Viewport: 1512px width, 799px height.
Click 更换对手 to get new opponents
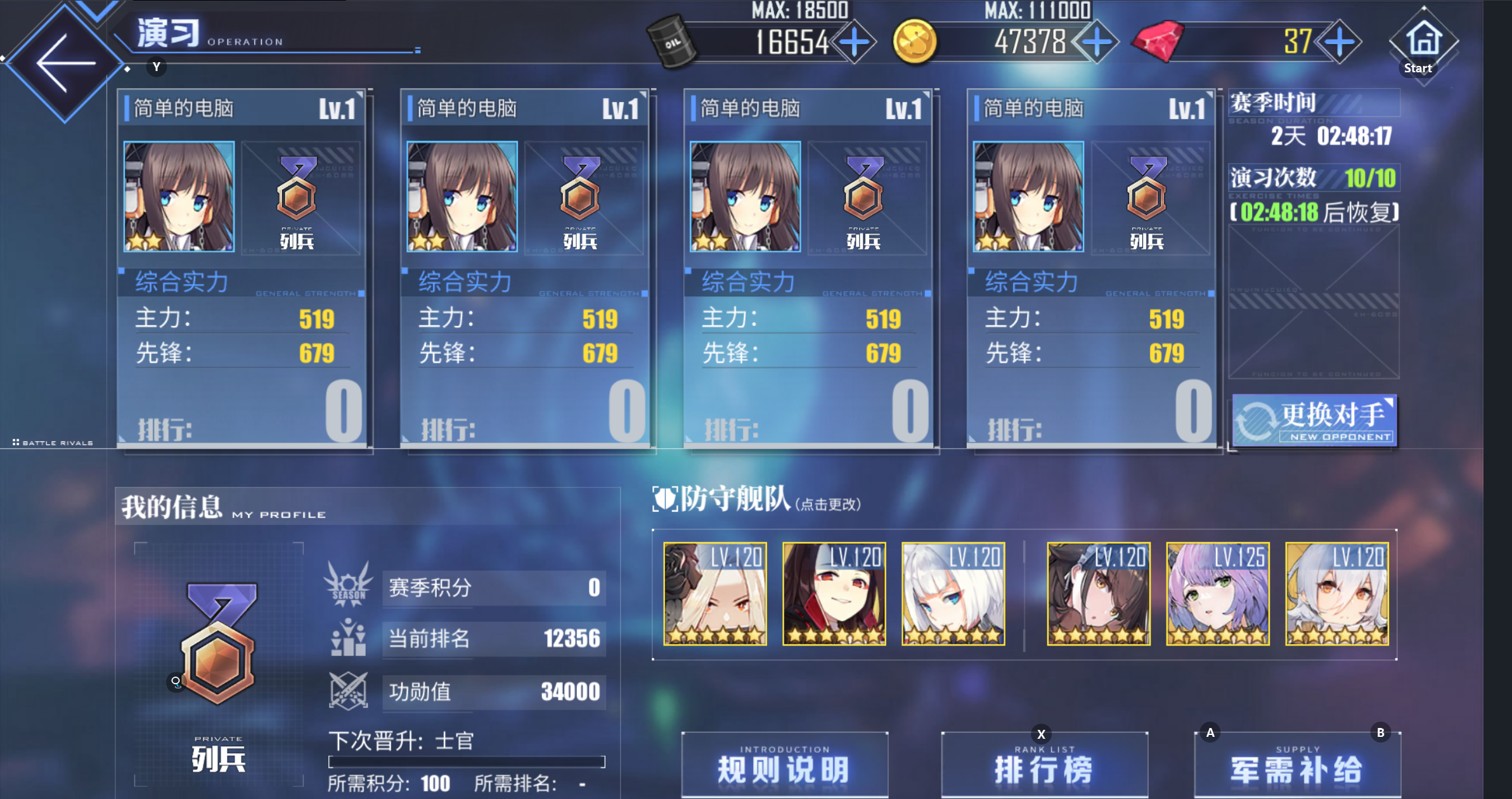[1316, 419]
